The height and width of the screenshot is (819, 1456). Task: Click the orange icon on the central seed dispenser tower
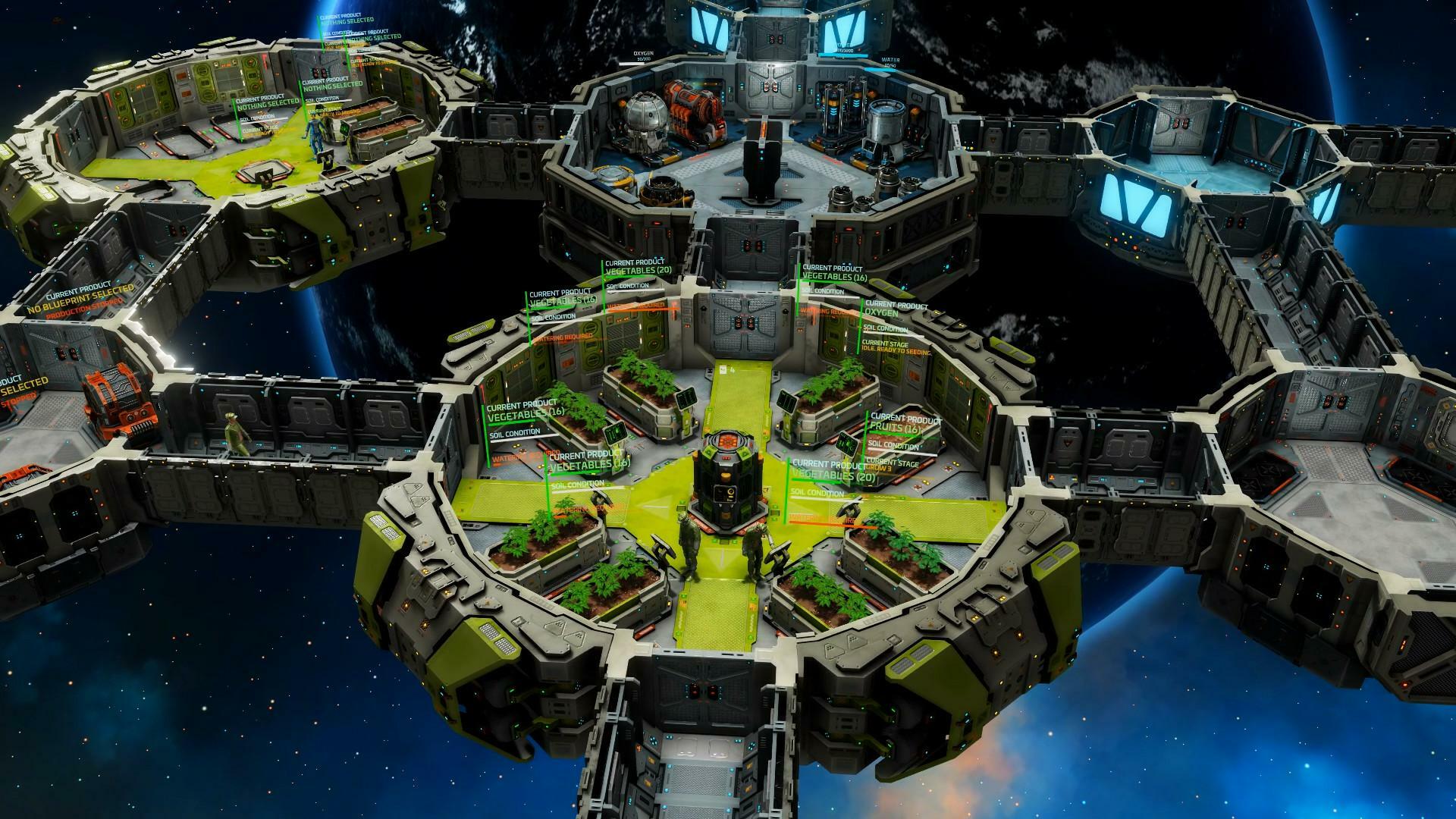point(726,441)
